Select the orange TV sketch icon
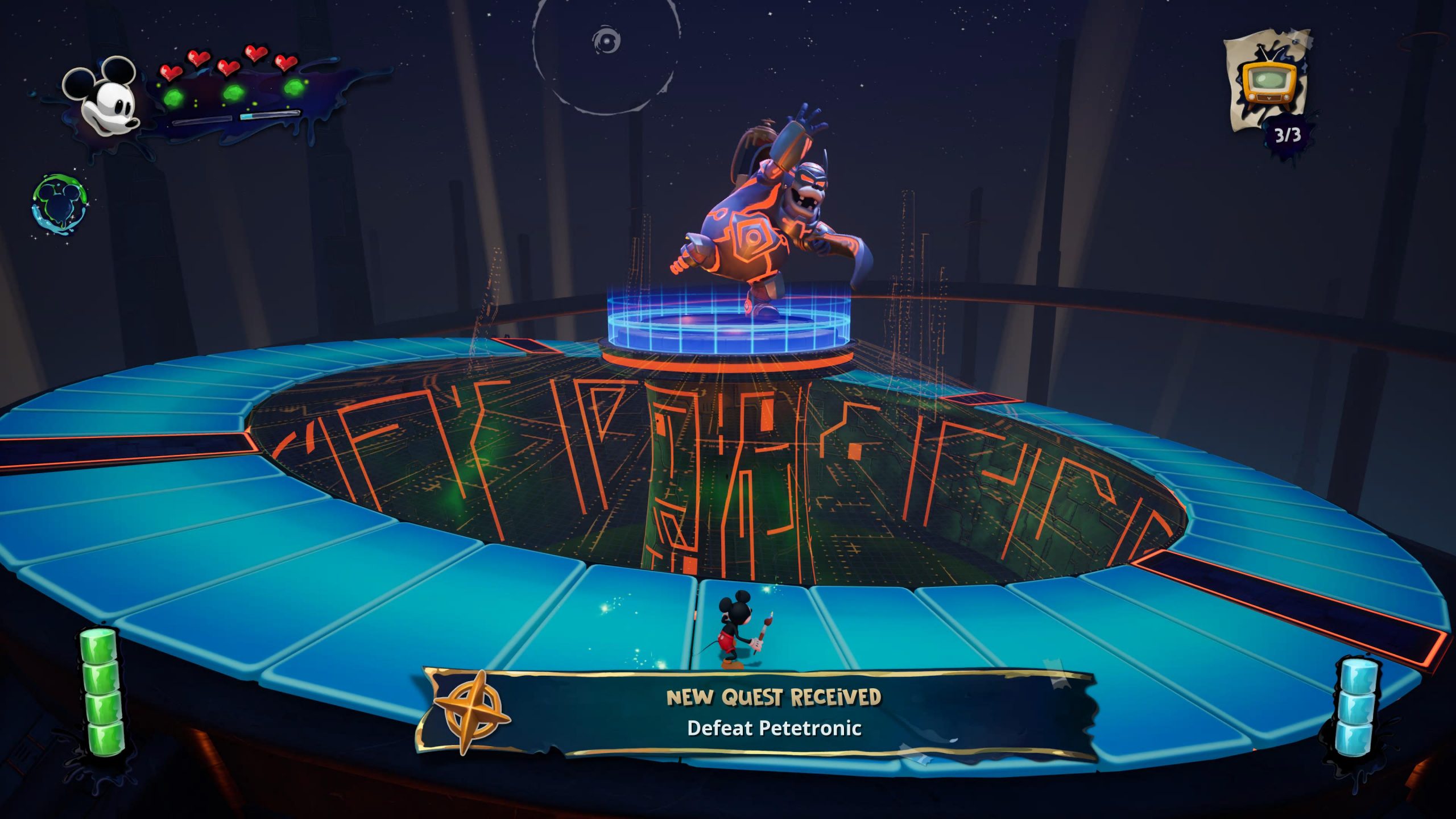 pyautogui.click(x=1269, y=84)
